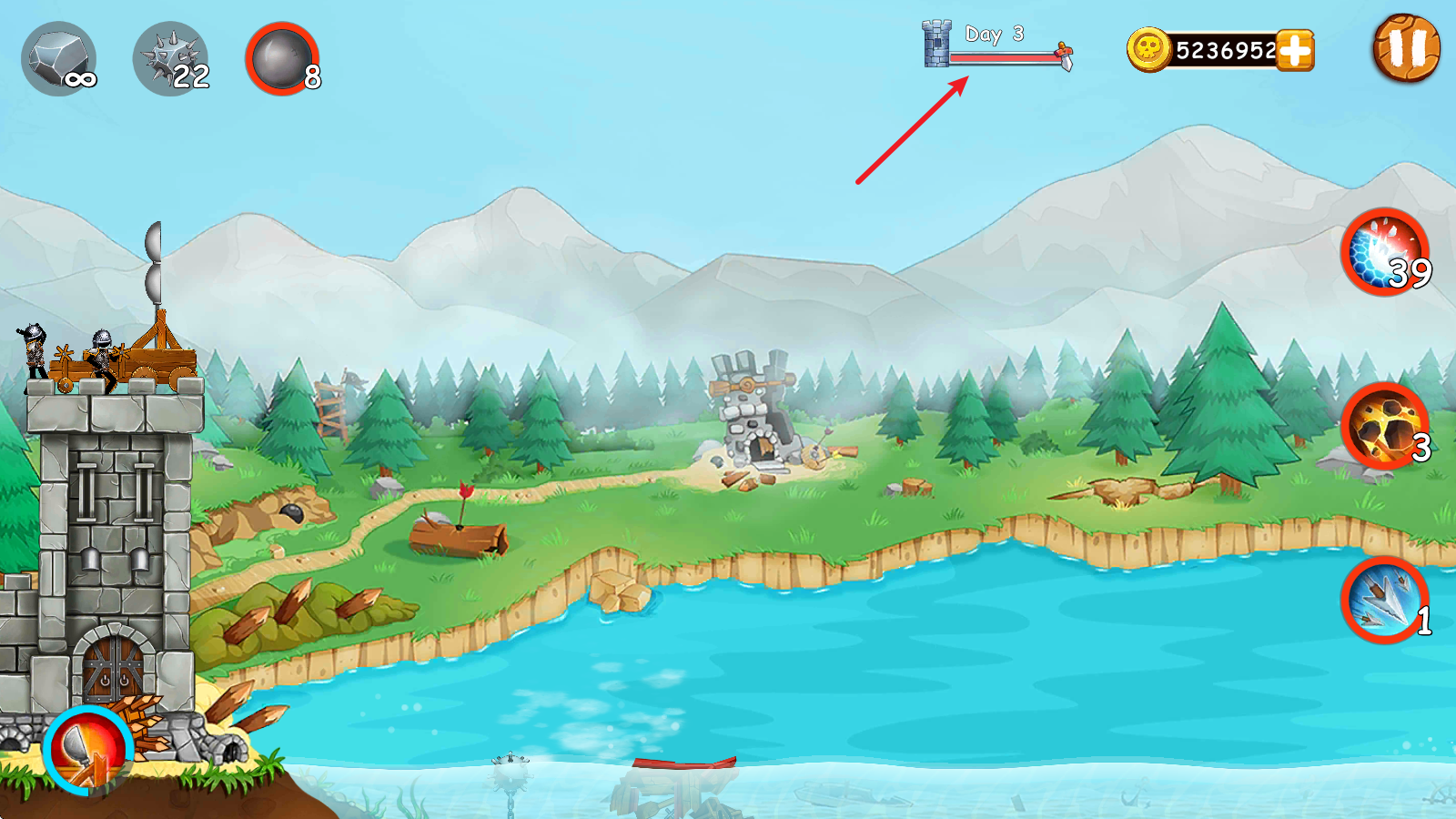The height and width of the screenshot is (819, 1456).
Task: Pause the game
Action: (1405, 48)
